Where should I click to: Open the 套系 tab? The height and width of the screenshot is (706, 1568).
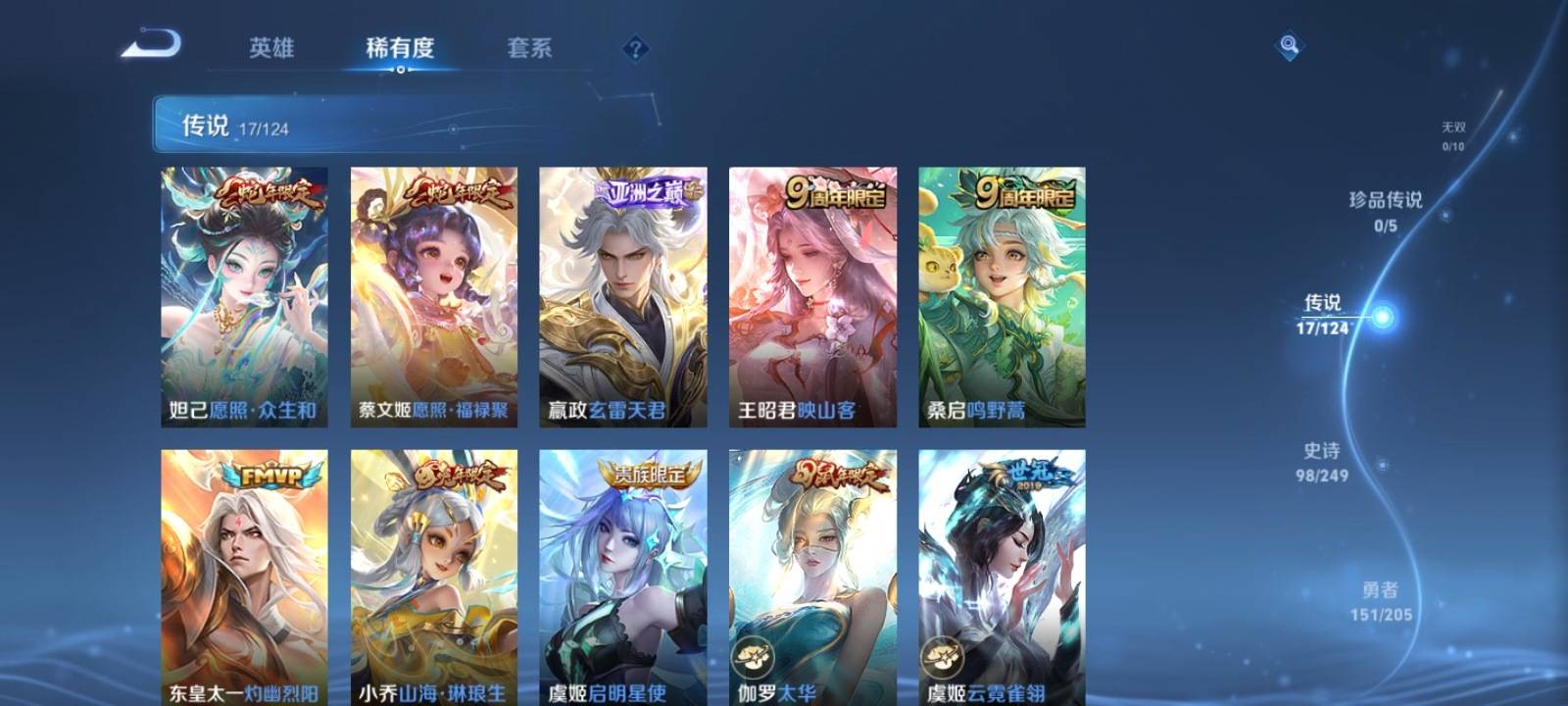pos(529,48)
